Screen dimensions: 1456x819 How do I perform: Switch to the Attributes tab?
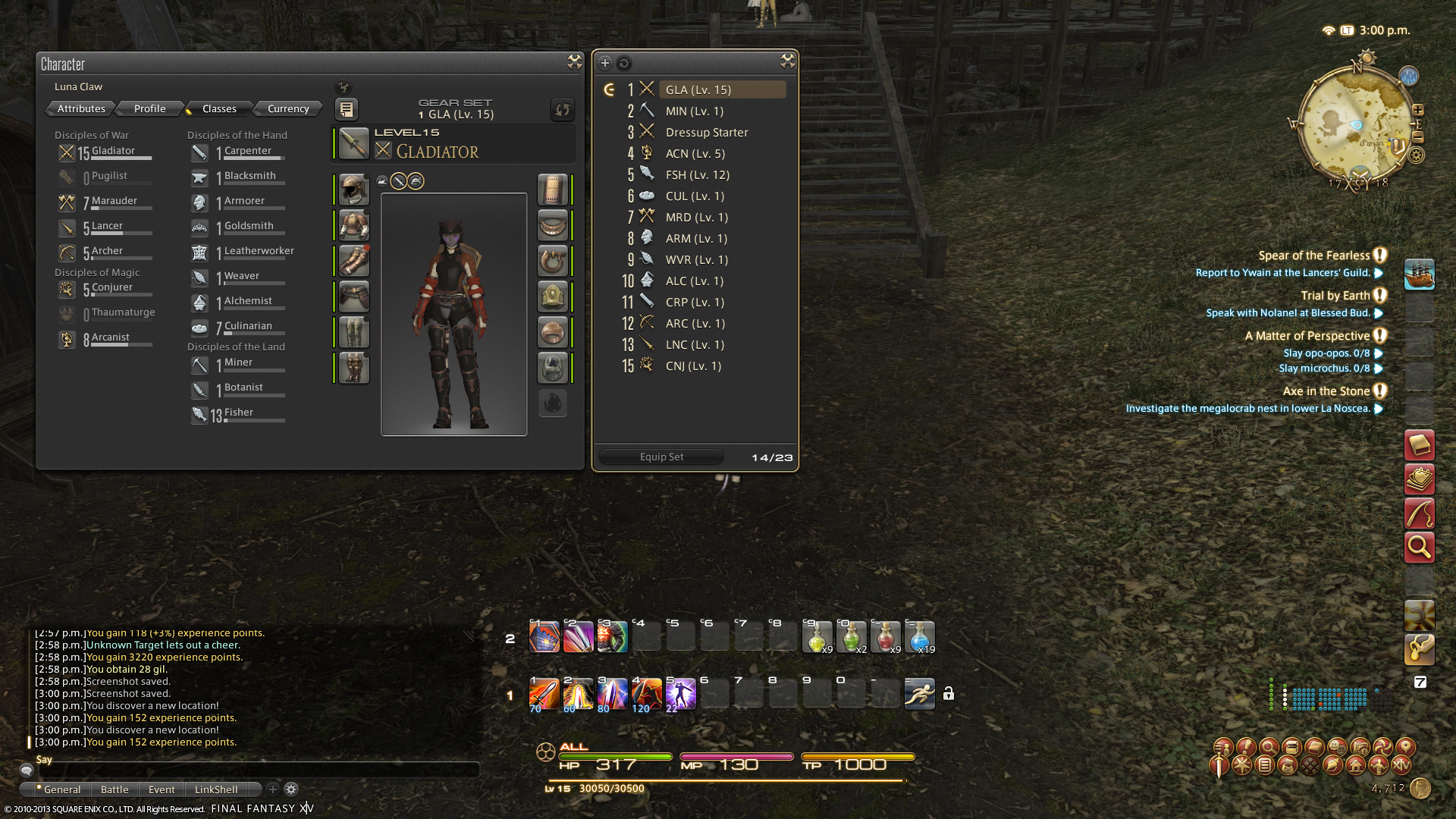[x=81, y=108]
